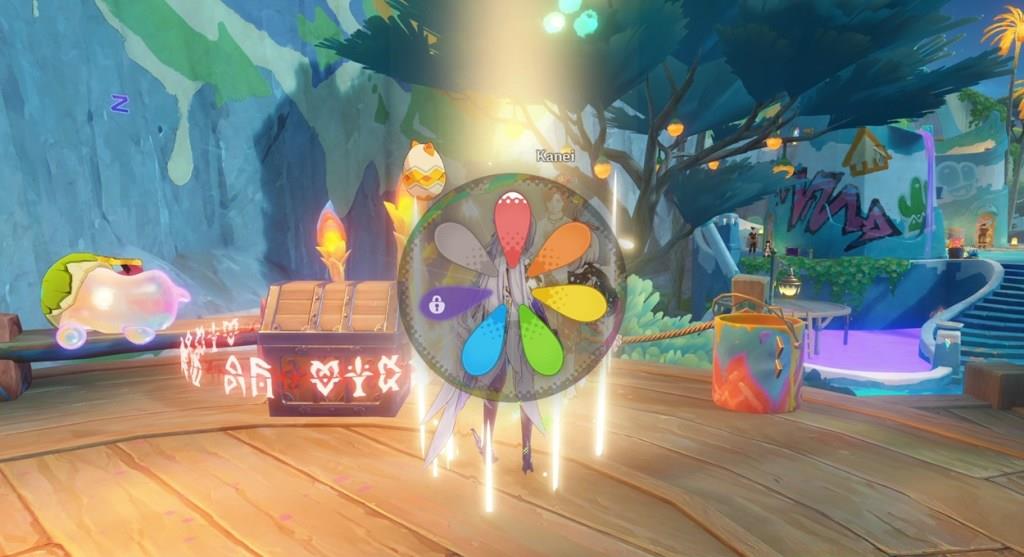Choose the blue paint petal
This screenshot has height=557, width=1024.
[x=486, y=341]
